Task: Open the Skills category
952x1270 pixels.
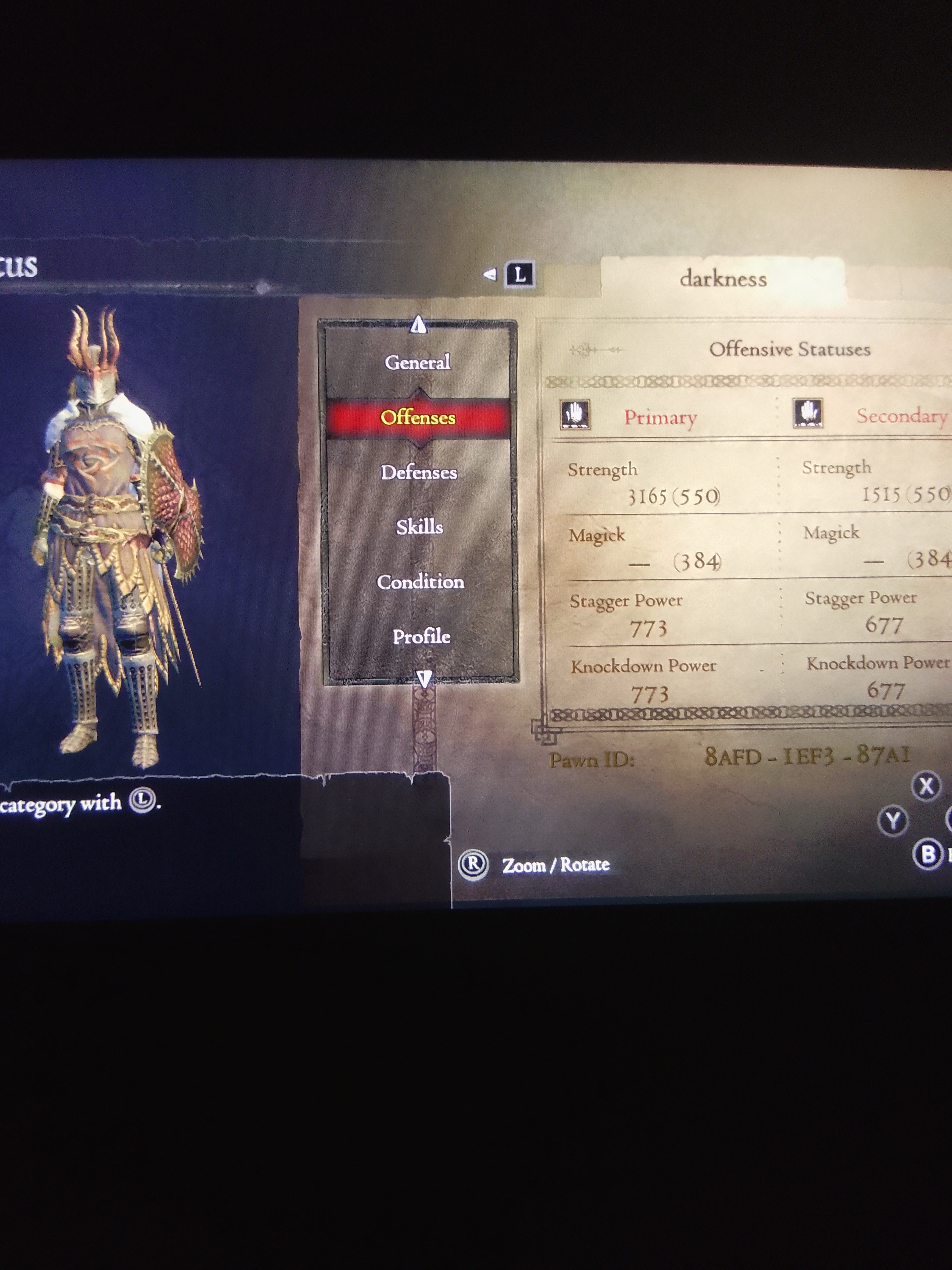Action: pos(420,527)
